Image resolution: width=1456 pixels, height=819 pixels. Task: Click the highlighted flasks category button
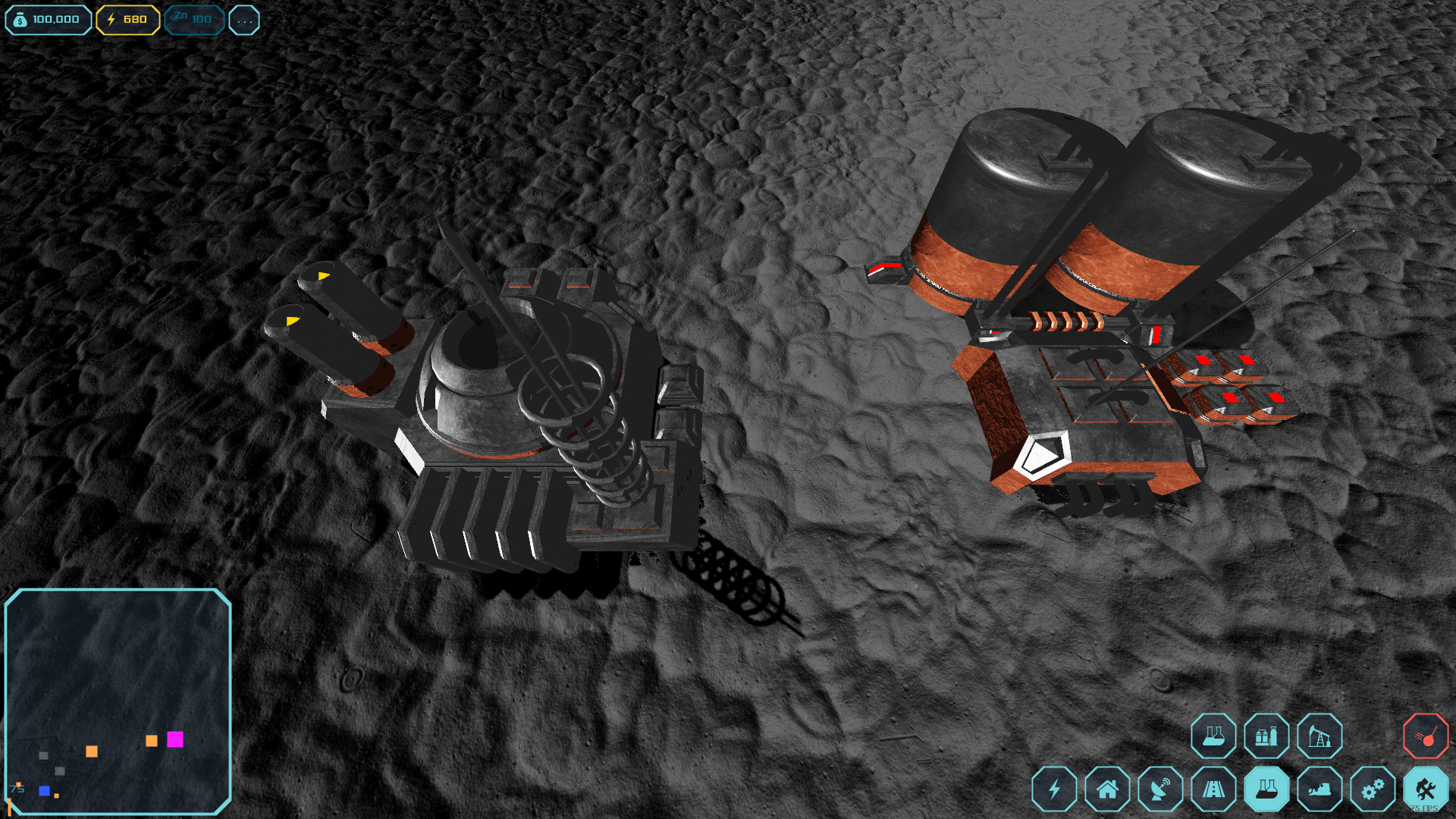1266,789
